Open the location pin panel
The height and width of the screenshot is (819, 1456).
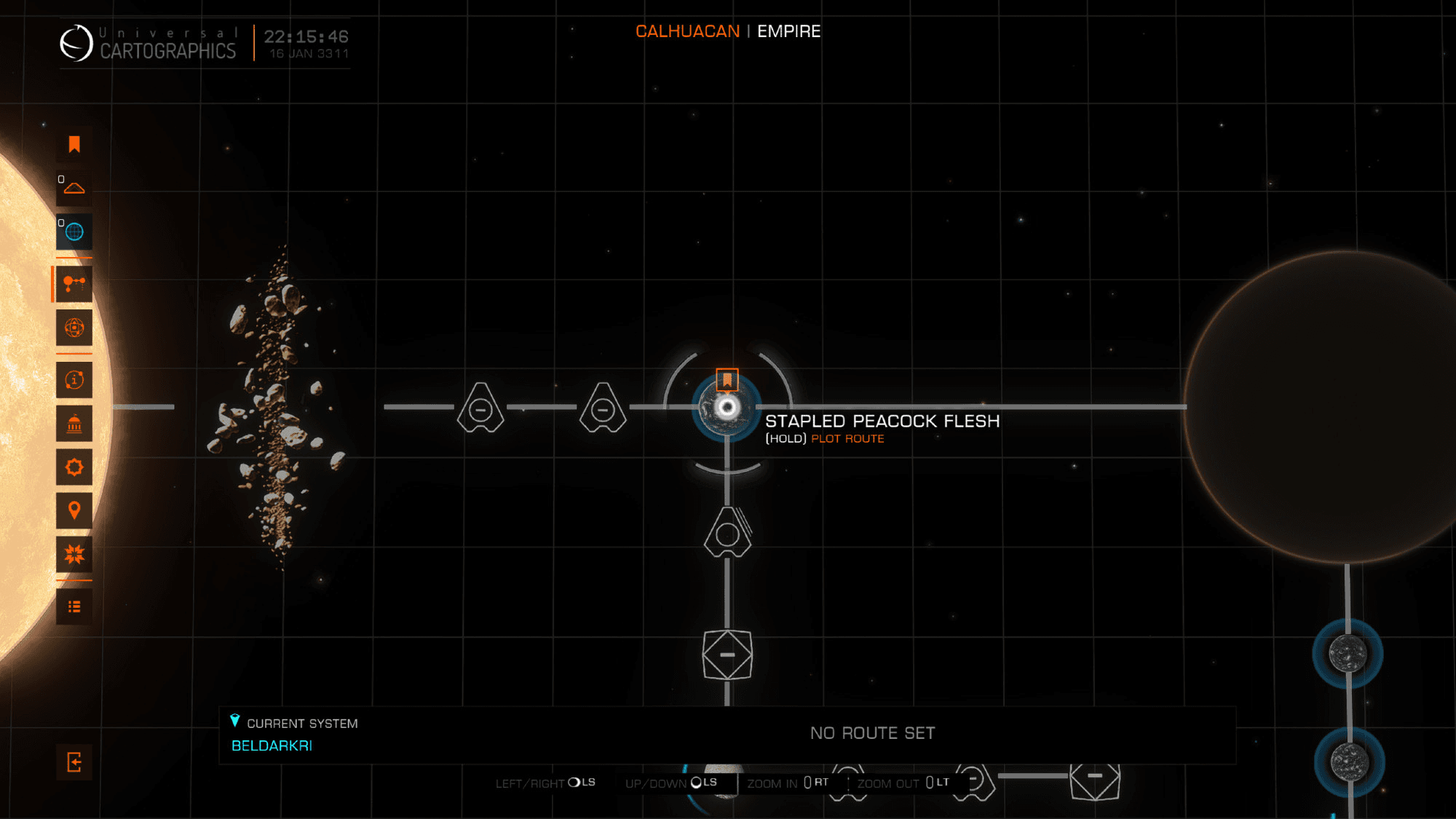pos(74,511)
